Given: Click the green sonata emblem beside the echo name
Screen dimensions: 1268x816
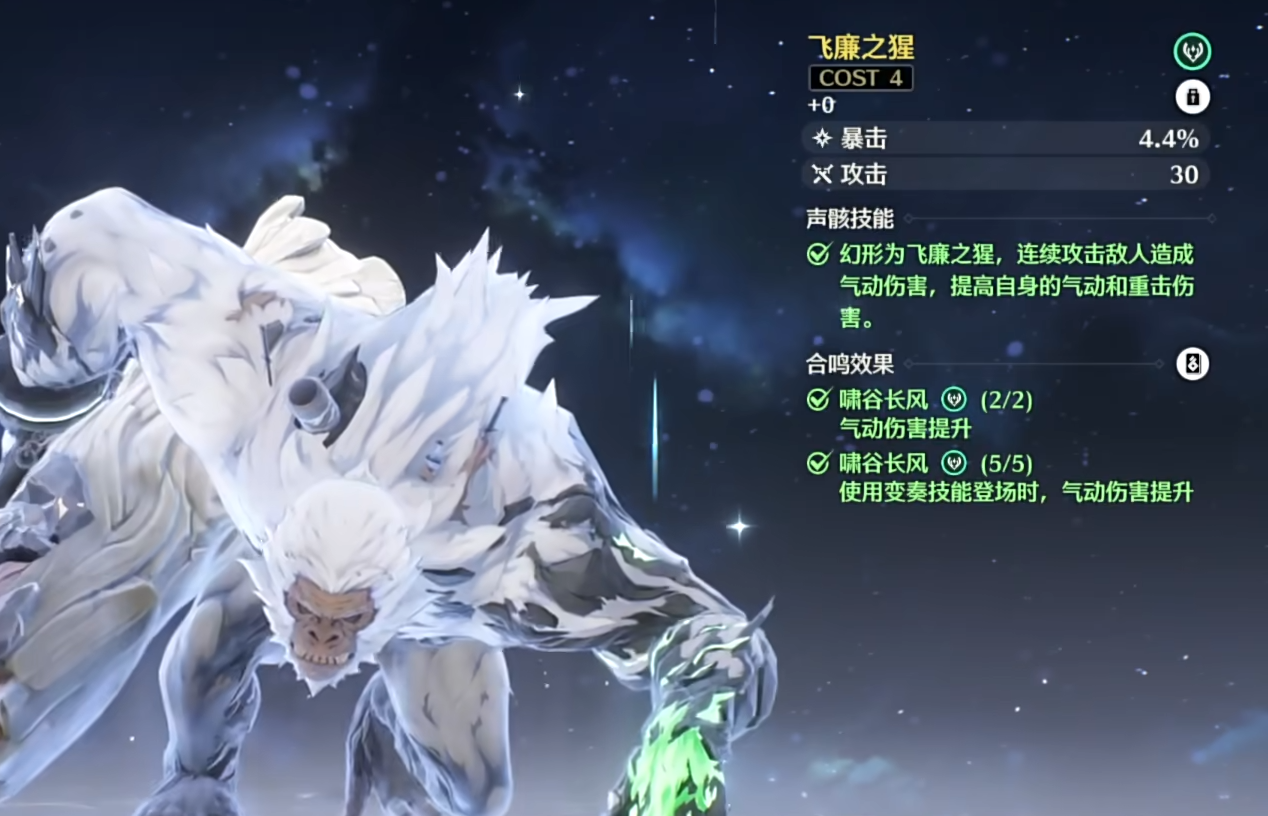Looking at the screenshot, I should coord(1192,51).
